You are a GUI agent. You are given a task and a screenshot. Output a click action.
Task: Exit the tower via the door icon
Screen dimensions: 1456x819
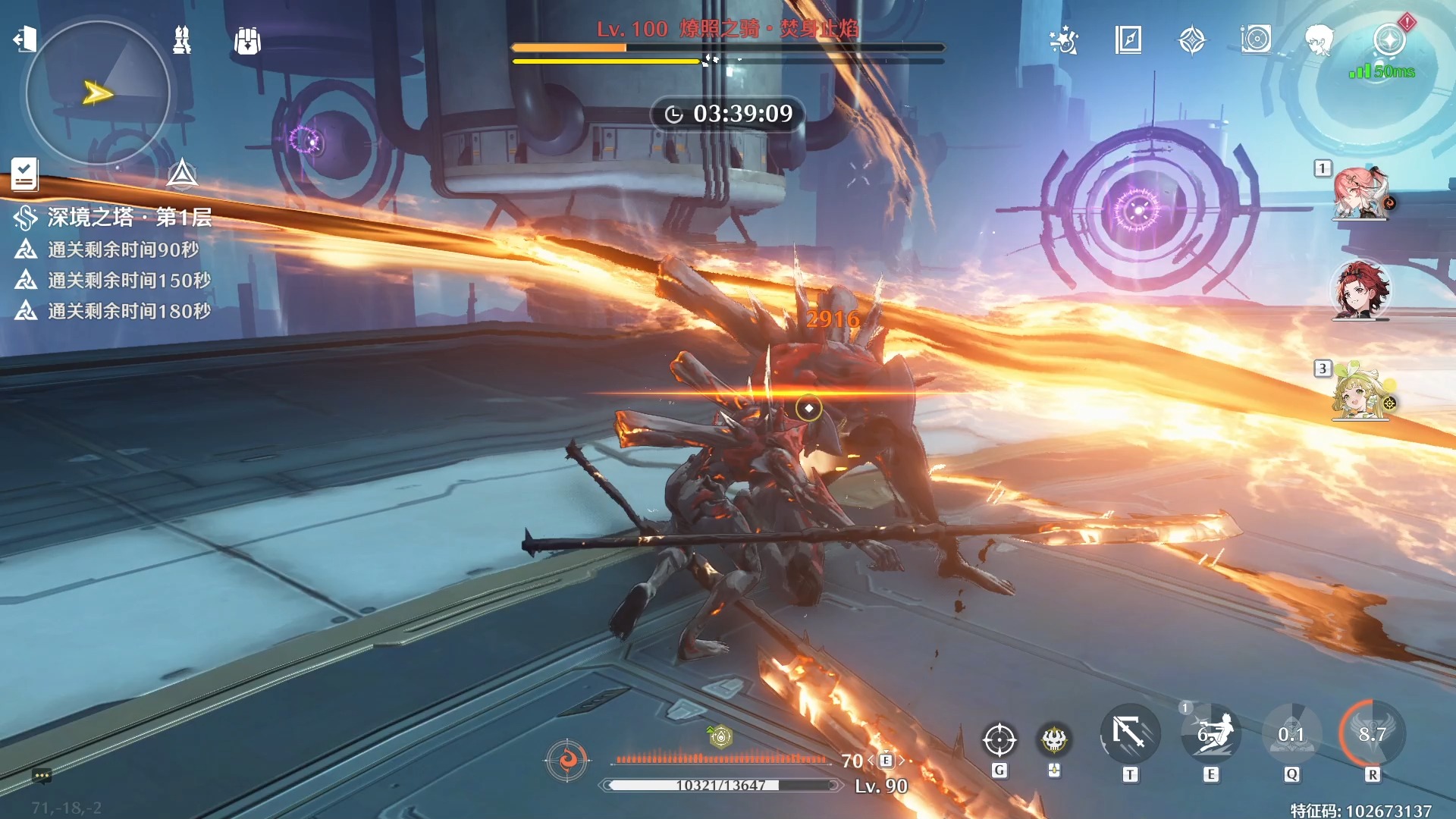(x=24, y=39)
